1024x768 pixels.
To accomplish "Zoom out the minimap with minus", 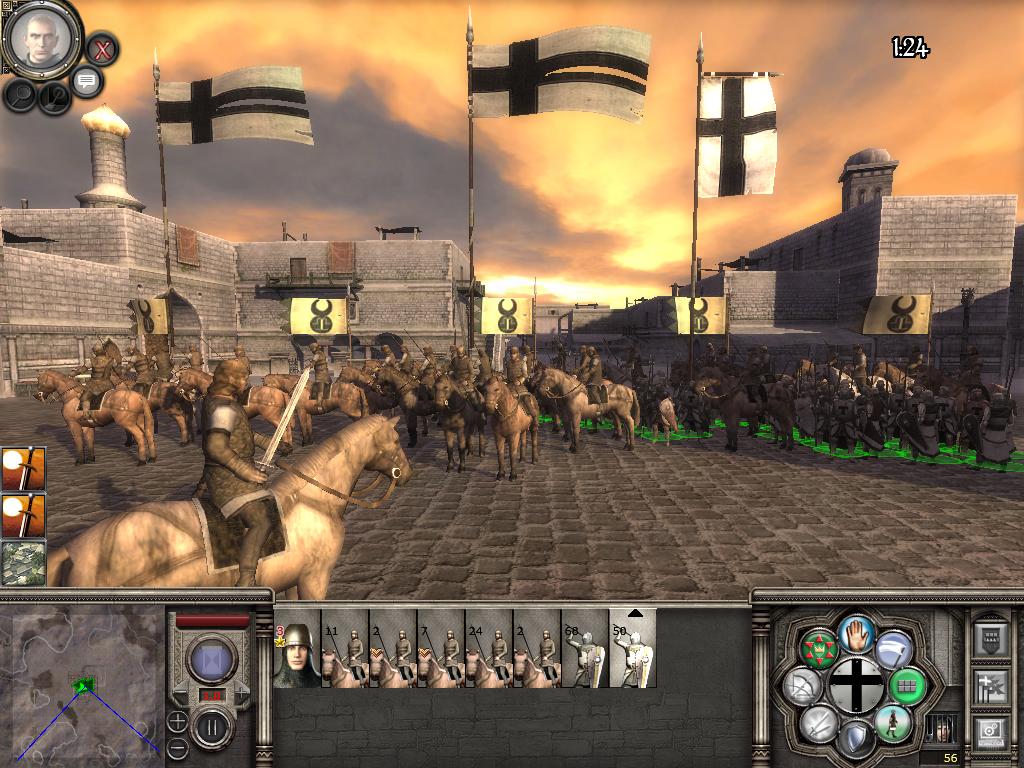I will pos(177,746).
